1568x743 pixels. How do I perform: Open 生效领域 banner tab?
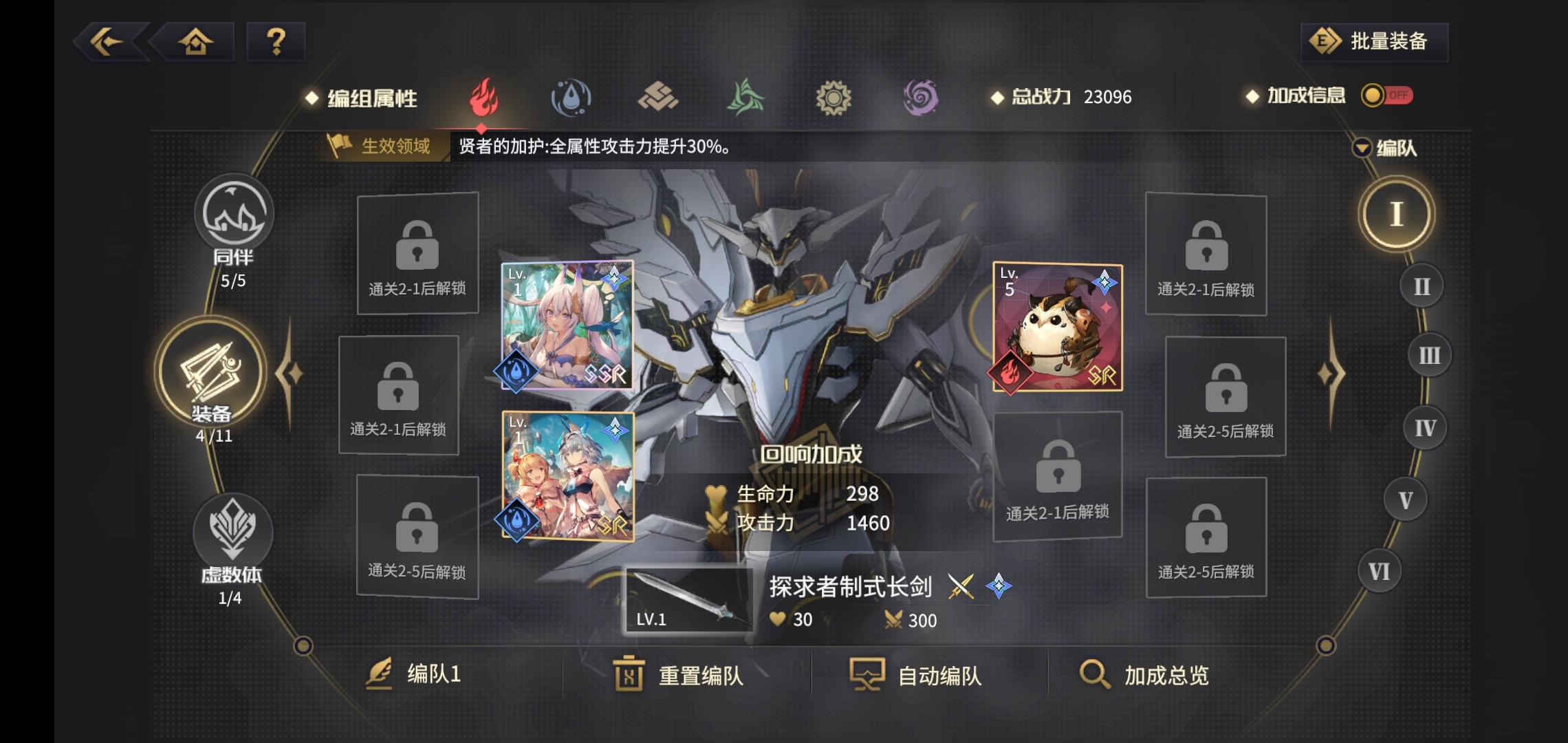coord(382,147)
